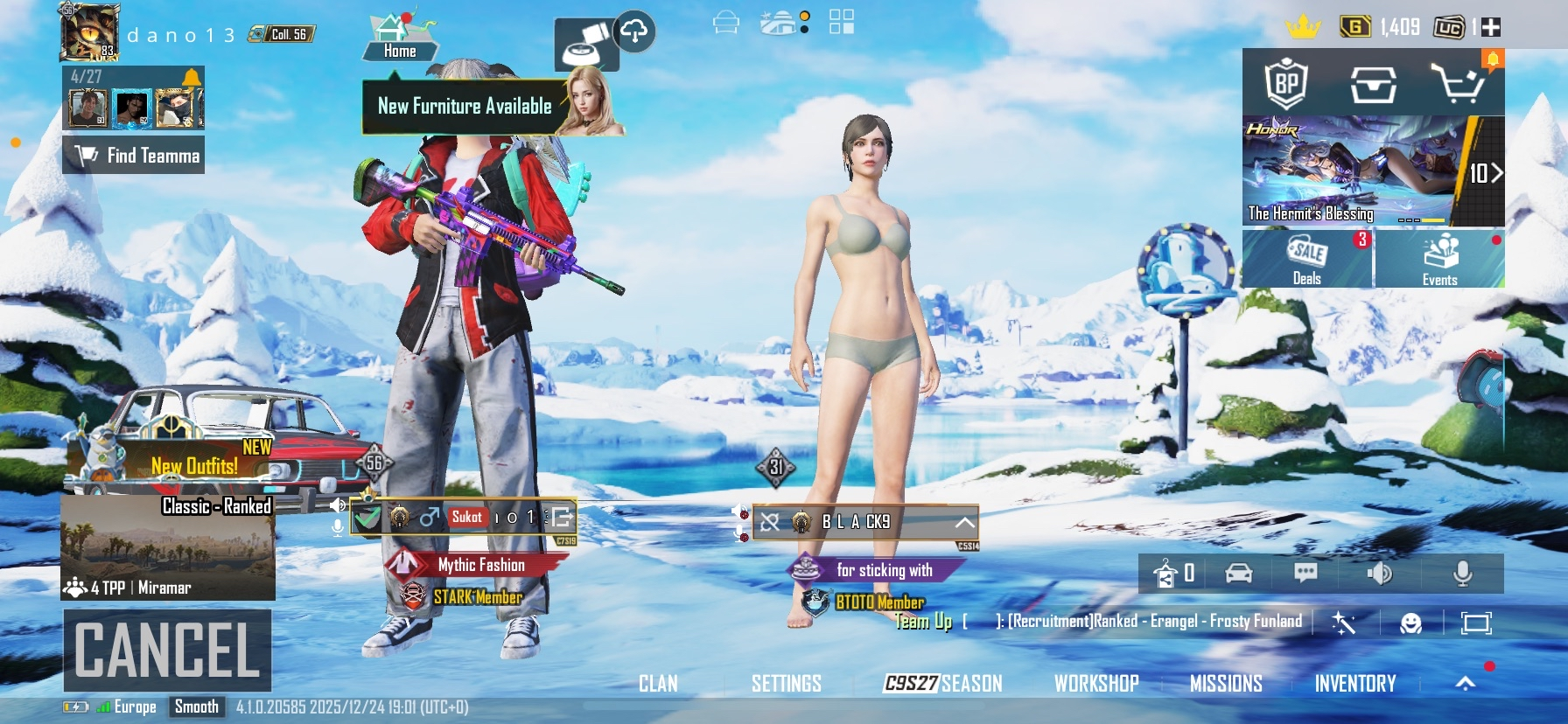1568x724 pixels.
Task: Open the BP Royale Pass
Action: point(1286,84)
